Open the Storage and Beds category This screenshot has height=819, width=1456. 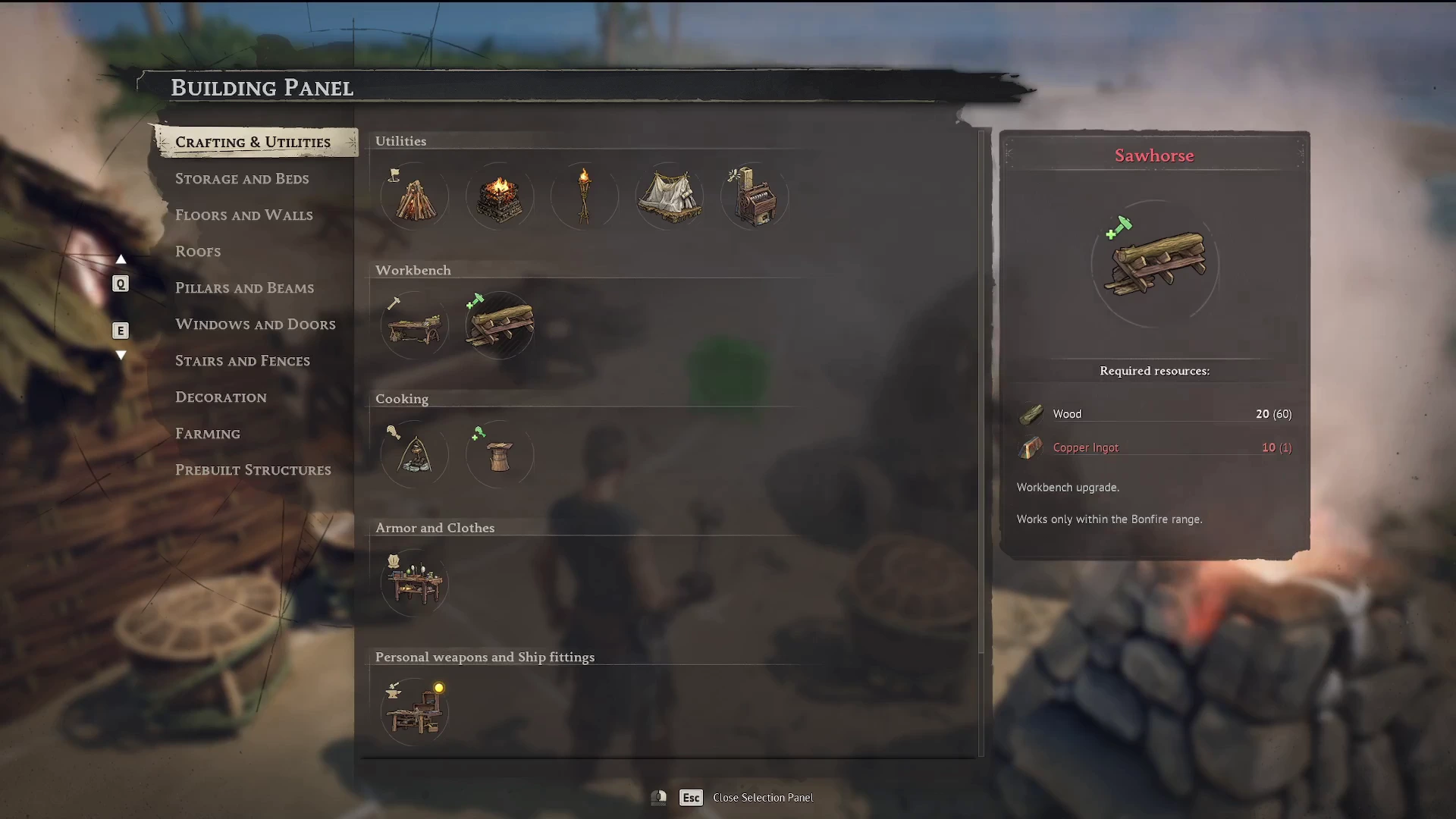click(242, 179)
